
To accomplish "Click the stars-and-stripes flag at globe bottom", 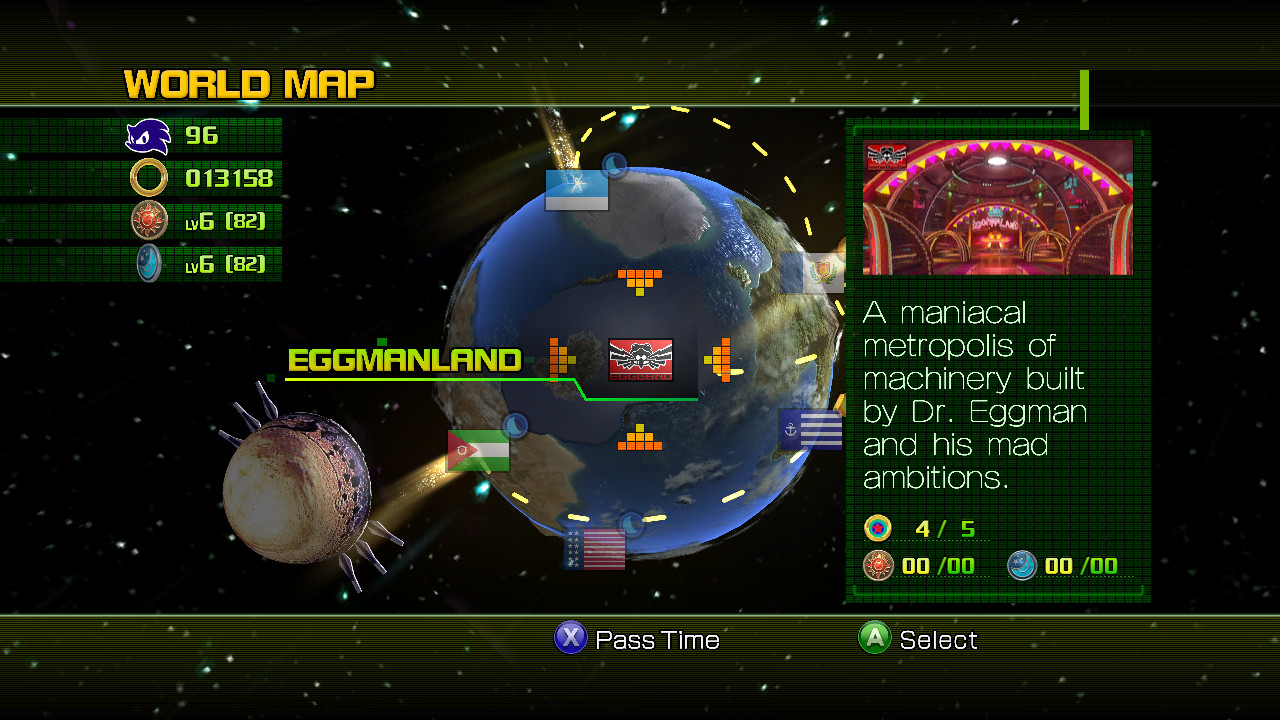I will (594, 550).
